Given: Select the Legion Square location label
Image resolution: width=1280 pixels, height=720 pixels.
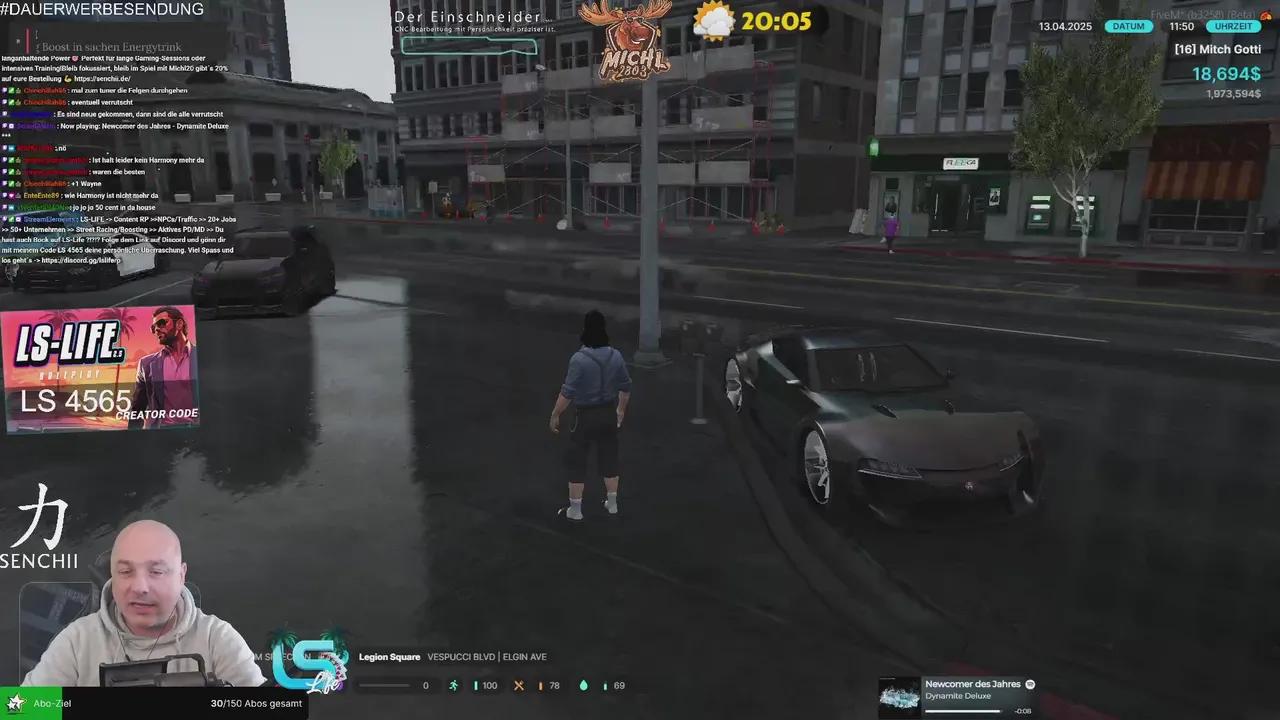Looking at the screenshot, I should pos(389,656).
